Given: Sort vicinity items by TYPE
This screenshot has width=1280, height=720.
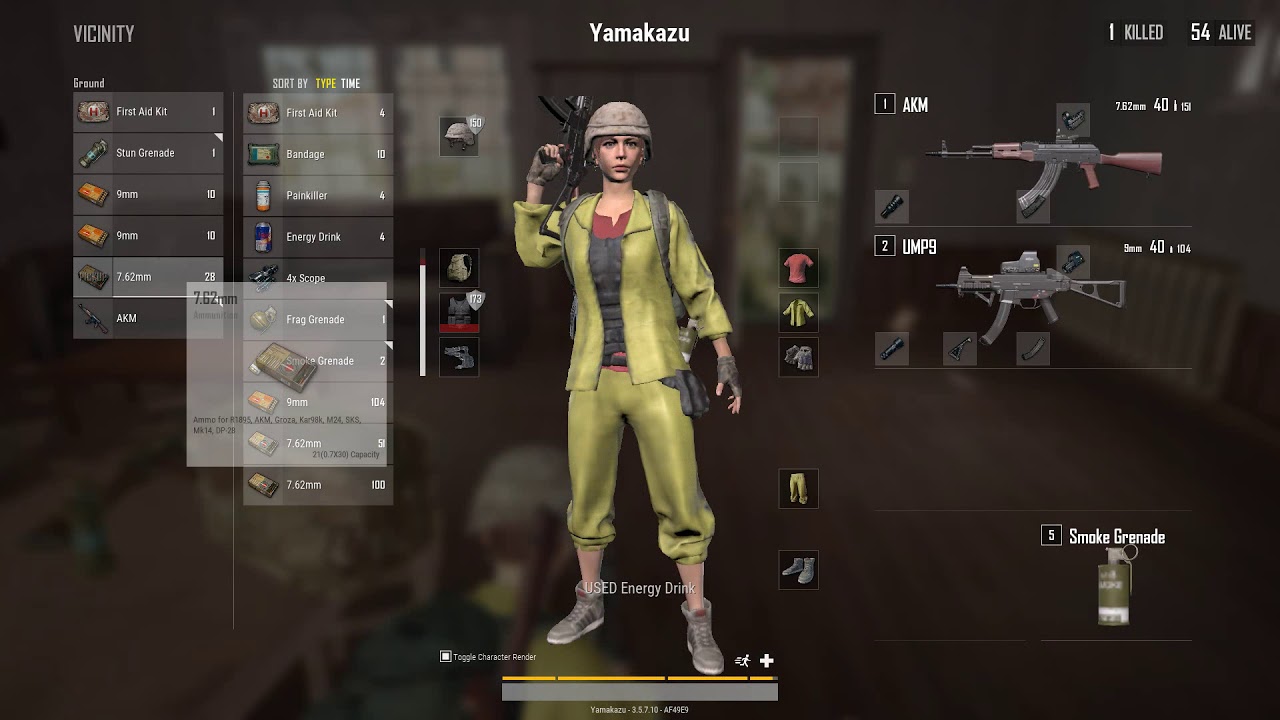Looking at the screenshot, I should pos(324,83).
